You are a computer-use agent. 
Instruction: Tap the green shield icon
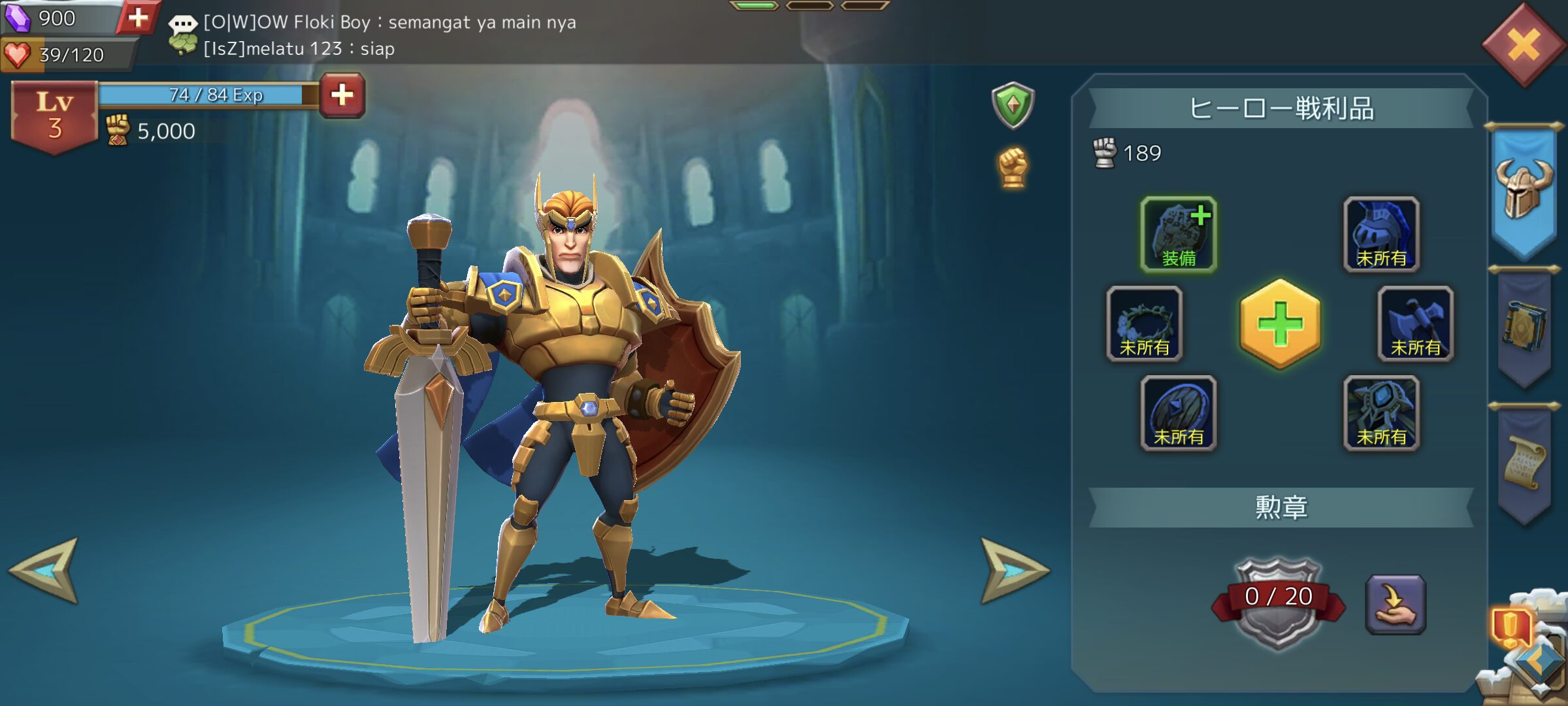[1013, 105]
